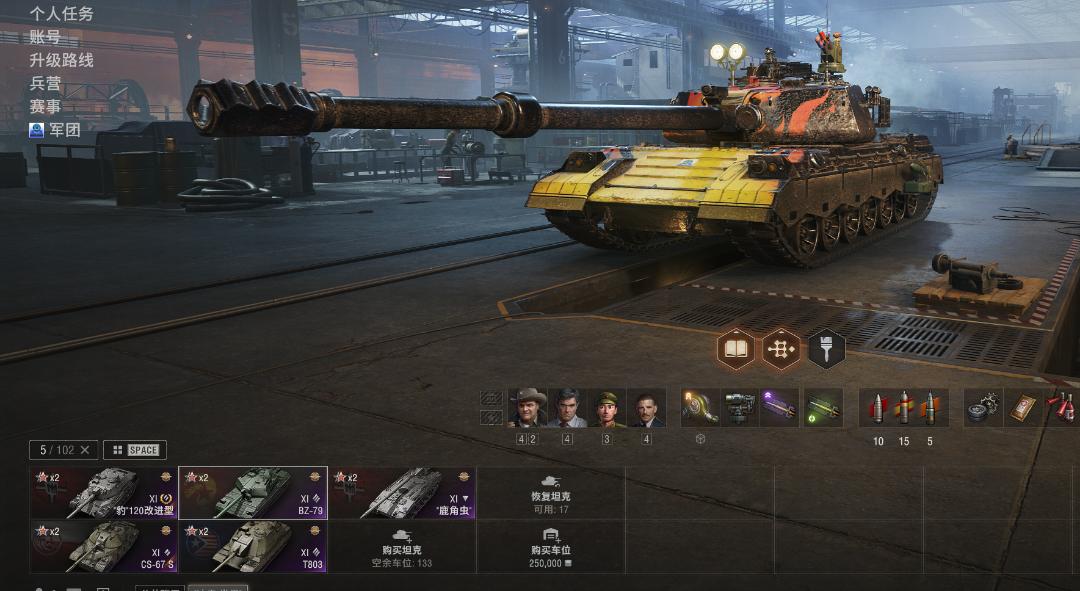Open the 兵营 barracks menu

pyautogui.click(x=45, y=83)
